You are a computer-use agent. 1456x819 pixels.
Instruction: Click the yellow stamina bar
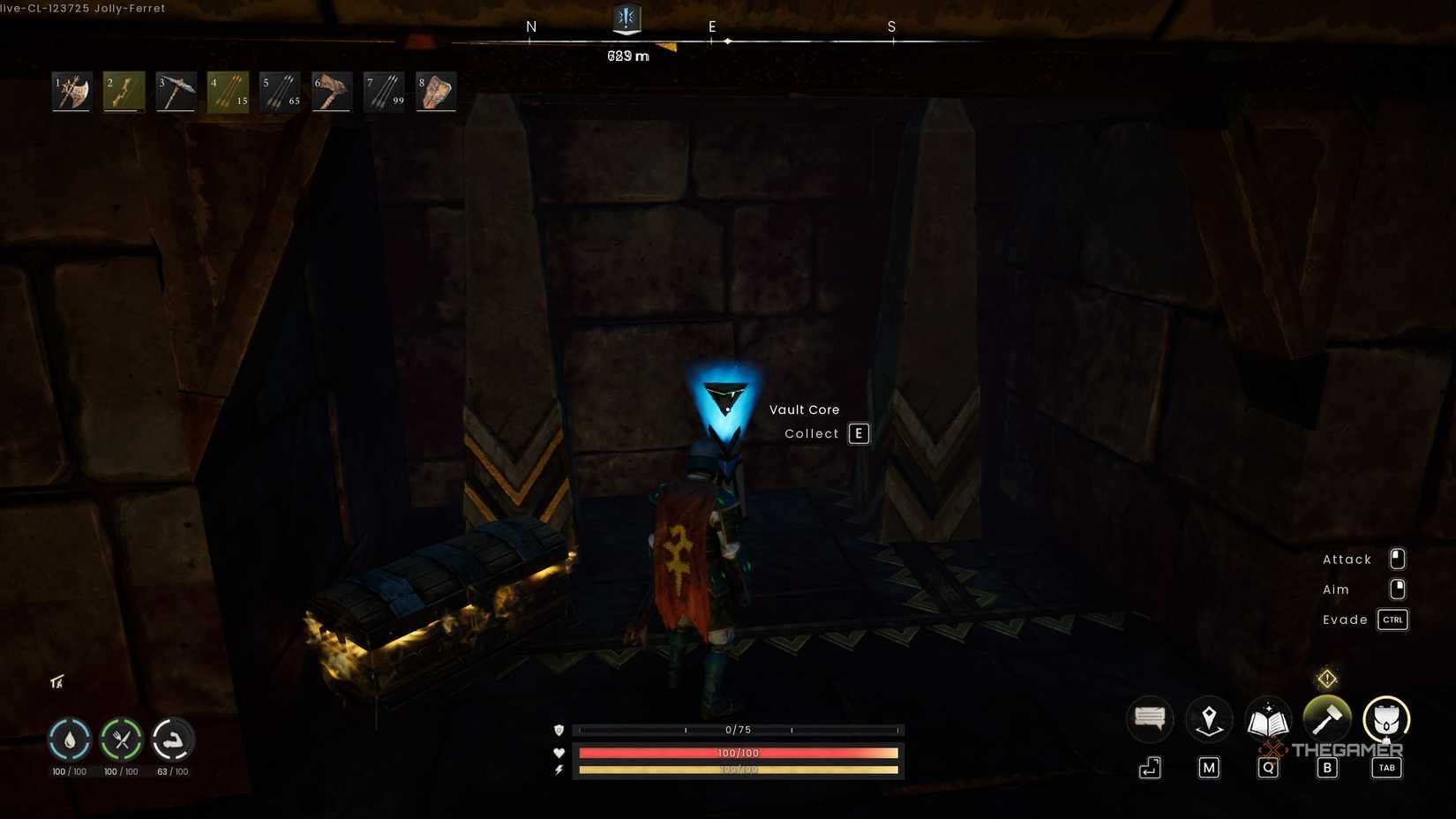738,770
